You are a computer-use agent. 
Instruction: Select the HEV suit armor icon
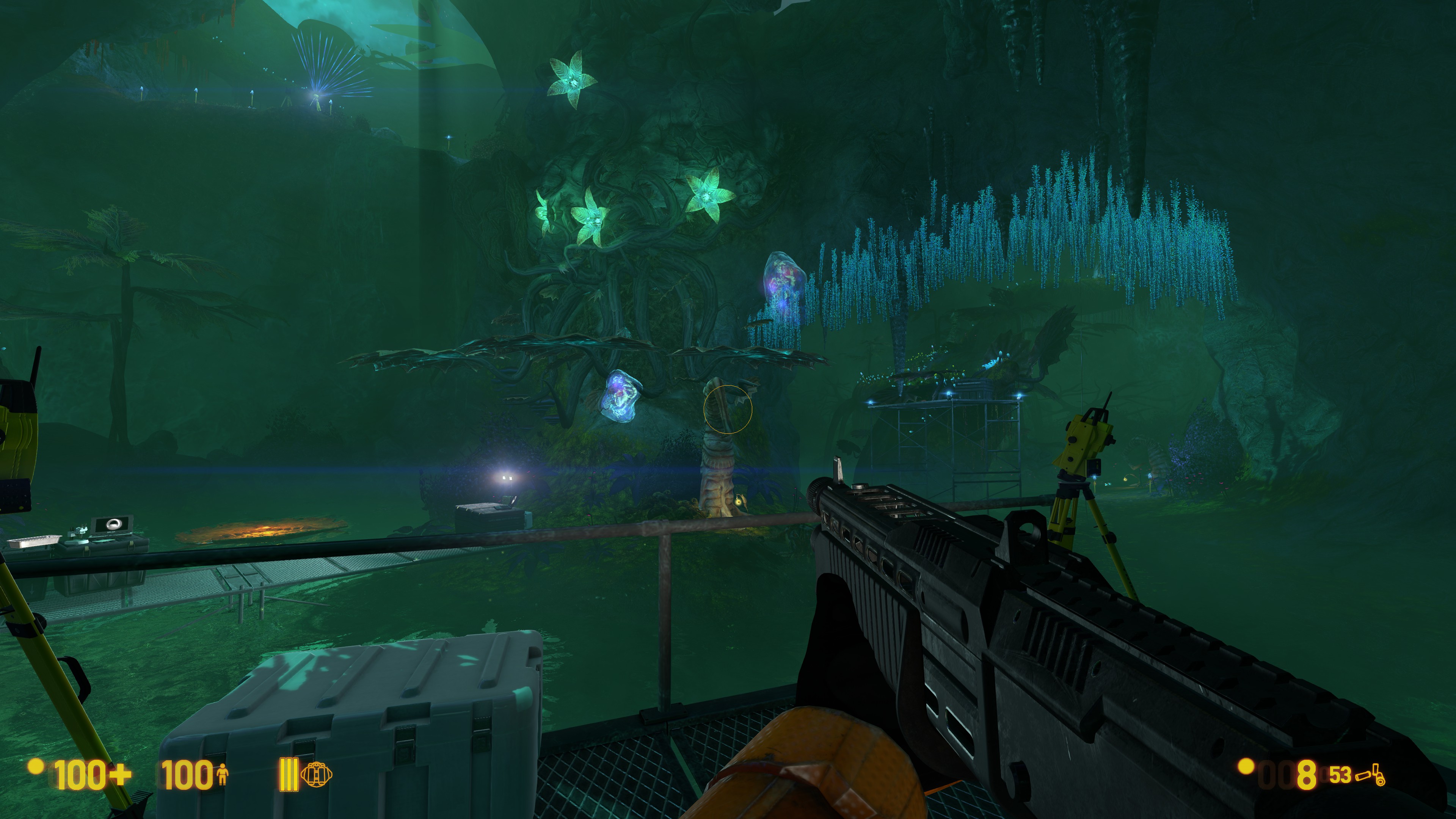[222, 774]
